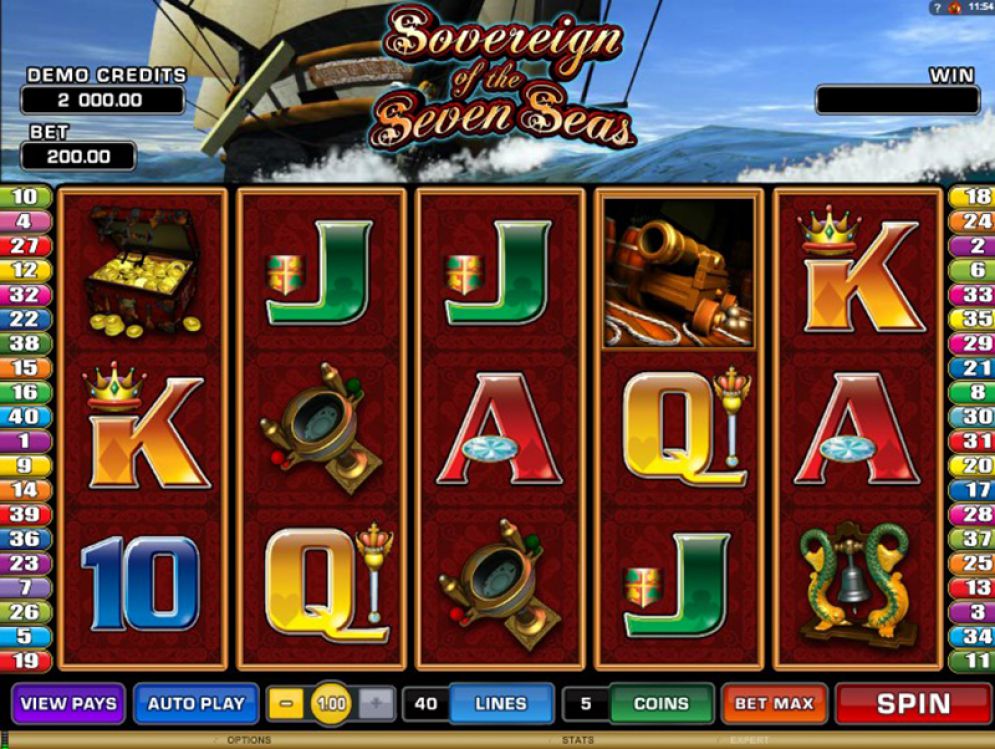
Task: Spin the reels with the SPIN button
Action: 912,703
